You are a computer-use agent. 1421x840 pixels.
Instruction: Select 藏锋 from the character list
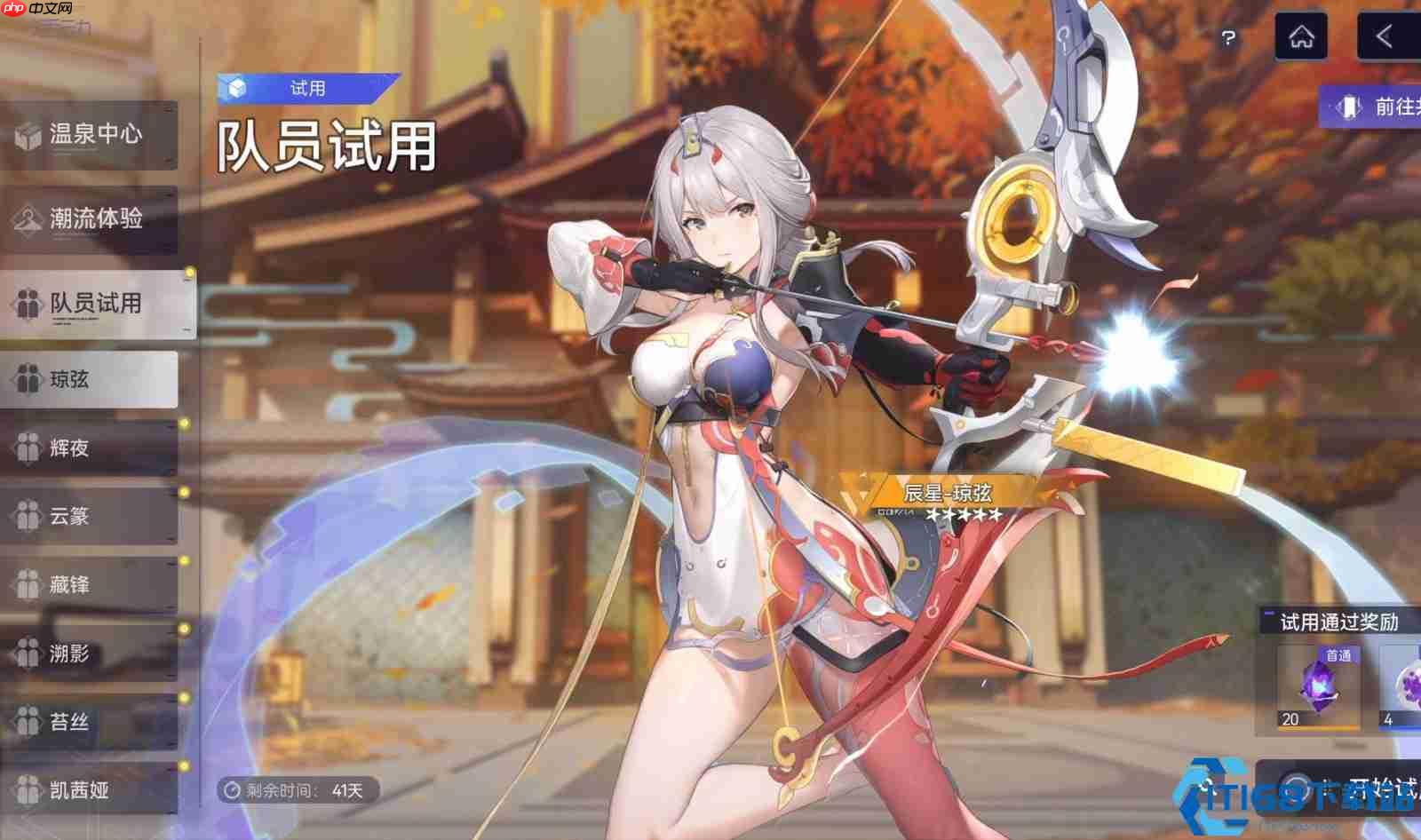point(28,585)
